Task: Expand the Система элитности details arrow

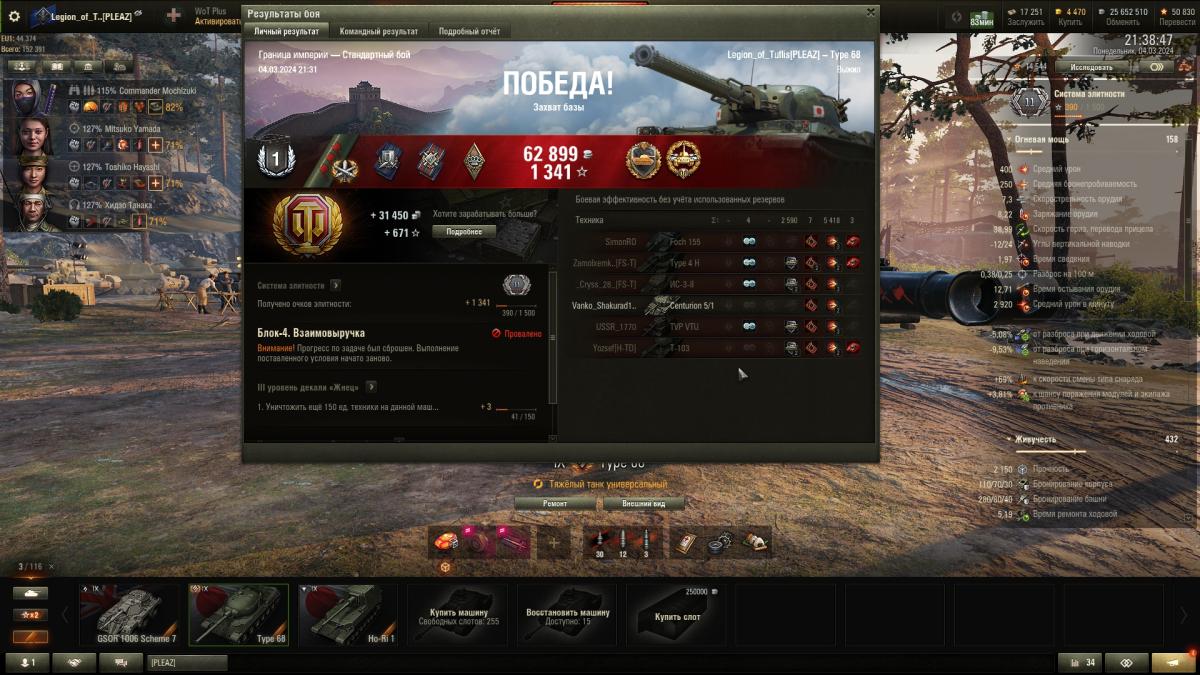Action: 336,285
